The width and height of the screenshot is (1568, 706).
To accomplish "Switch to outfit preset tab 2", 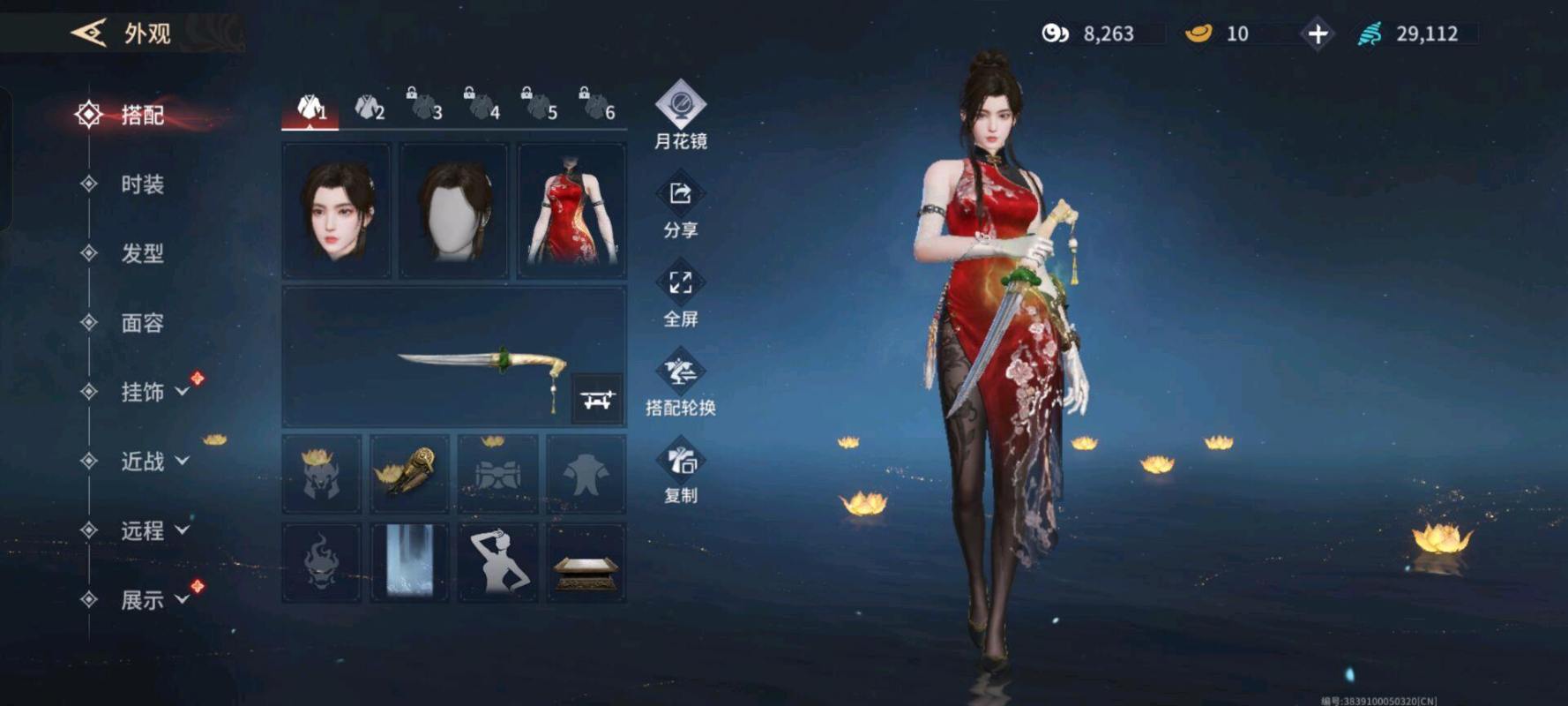I will tap(369, 109).
